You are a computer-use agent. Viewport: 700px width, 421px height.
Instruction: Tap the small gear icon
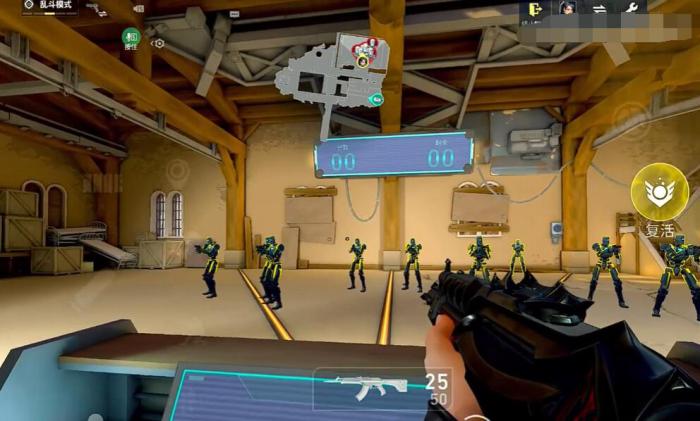point(158,43)
